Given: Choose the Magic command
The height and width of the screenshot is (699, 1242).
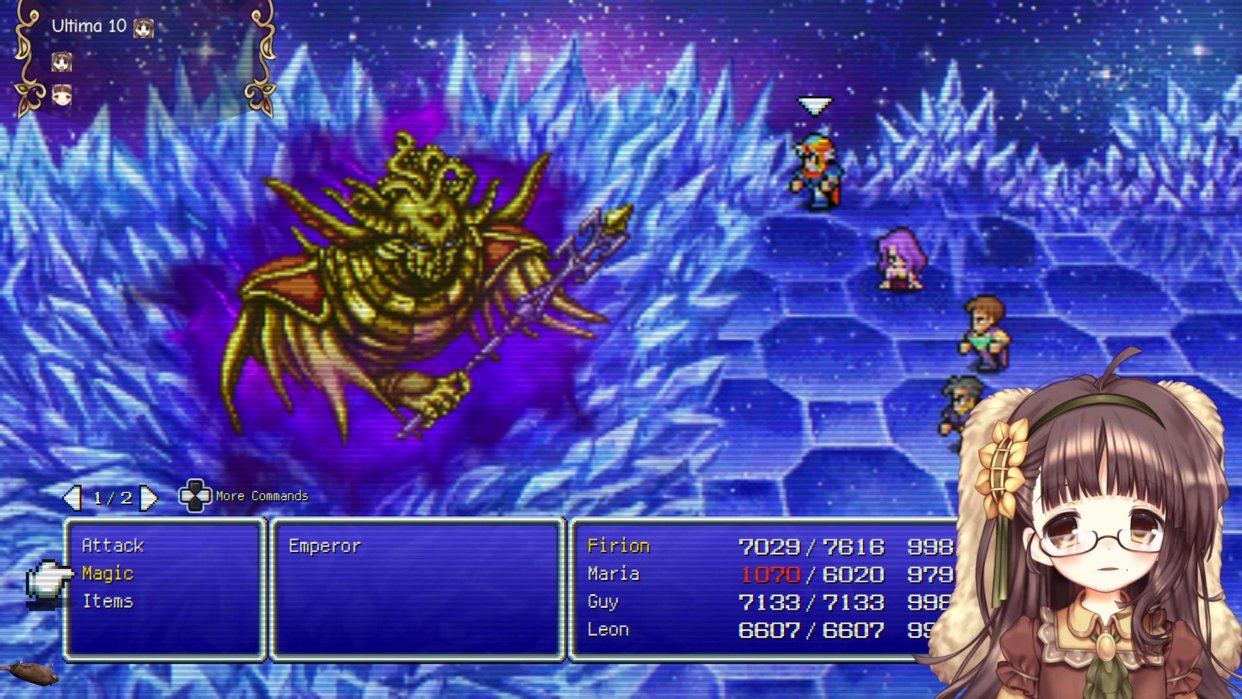Looking at the screenshot, I should click(x=107, y=574).
